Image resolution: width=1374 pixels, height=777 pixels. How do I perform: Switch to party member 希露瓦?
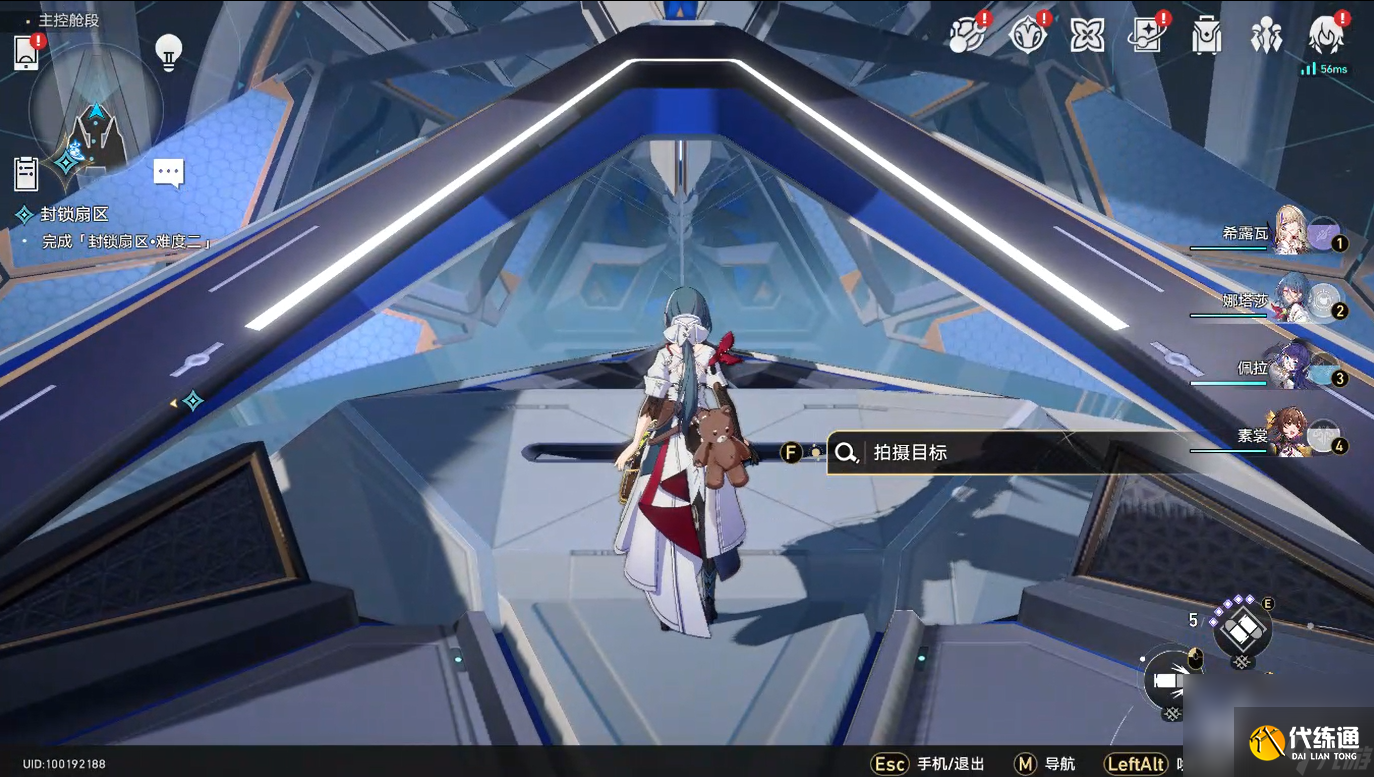1292,232
